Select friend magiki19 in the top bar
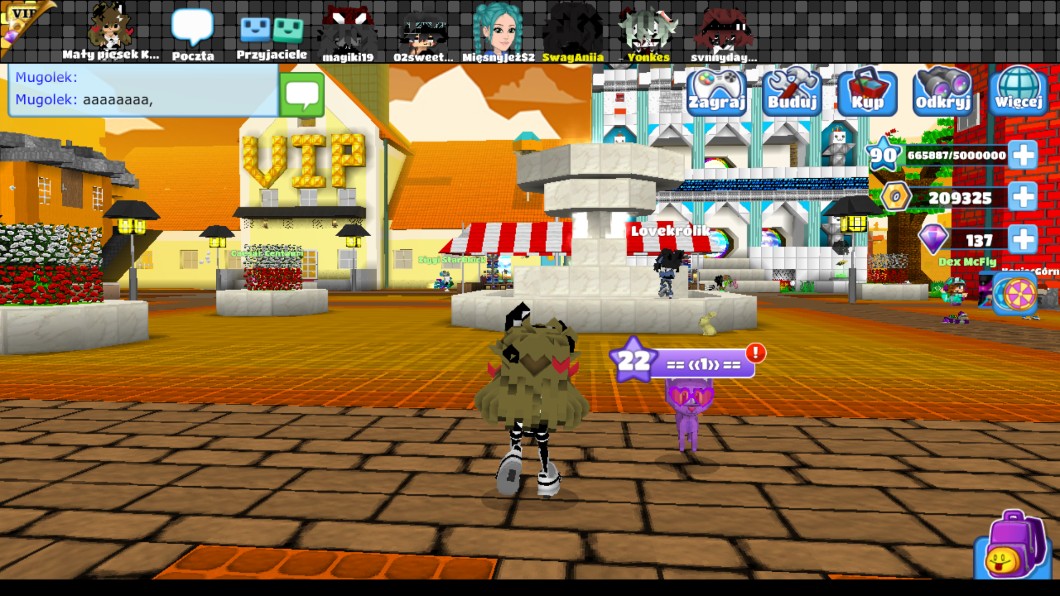Screen dimensions: 1060x596 point(347,32)
